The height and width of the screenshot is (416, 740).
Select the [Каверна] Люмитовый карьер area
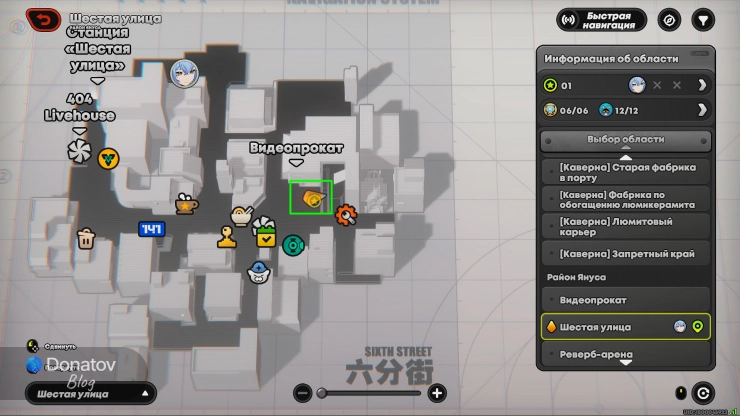[x=625, y=226]
